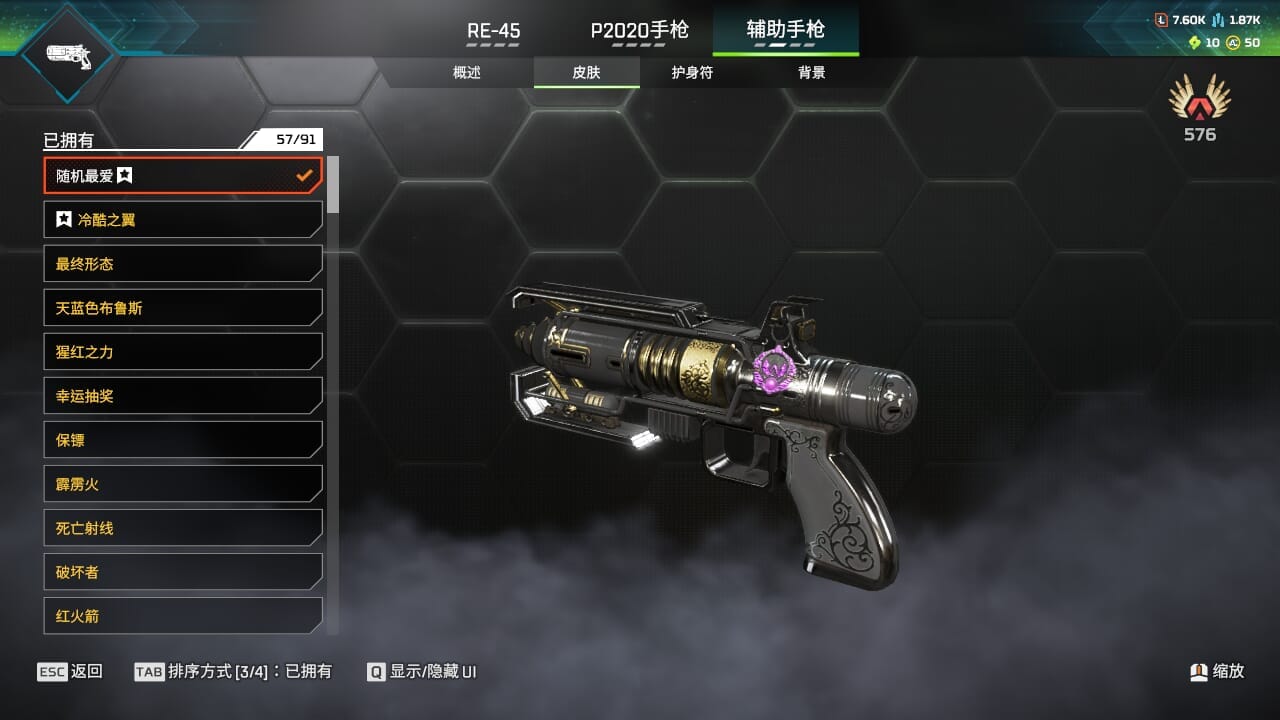Click the 保镖 skin entry

pyautogui.click(x=183, y=440)
